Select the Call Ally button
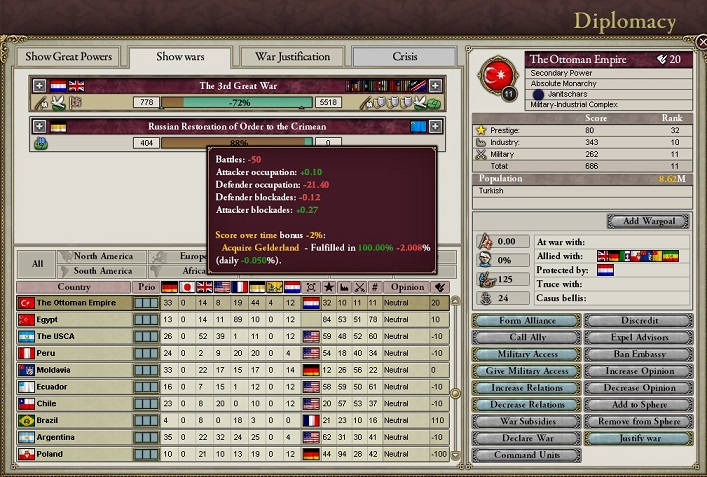The height and width of the screenshot is (477, 707). [525, 338]
